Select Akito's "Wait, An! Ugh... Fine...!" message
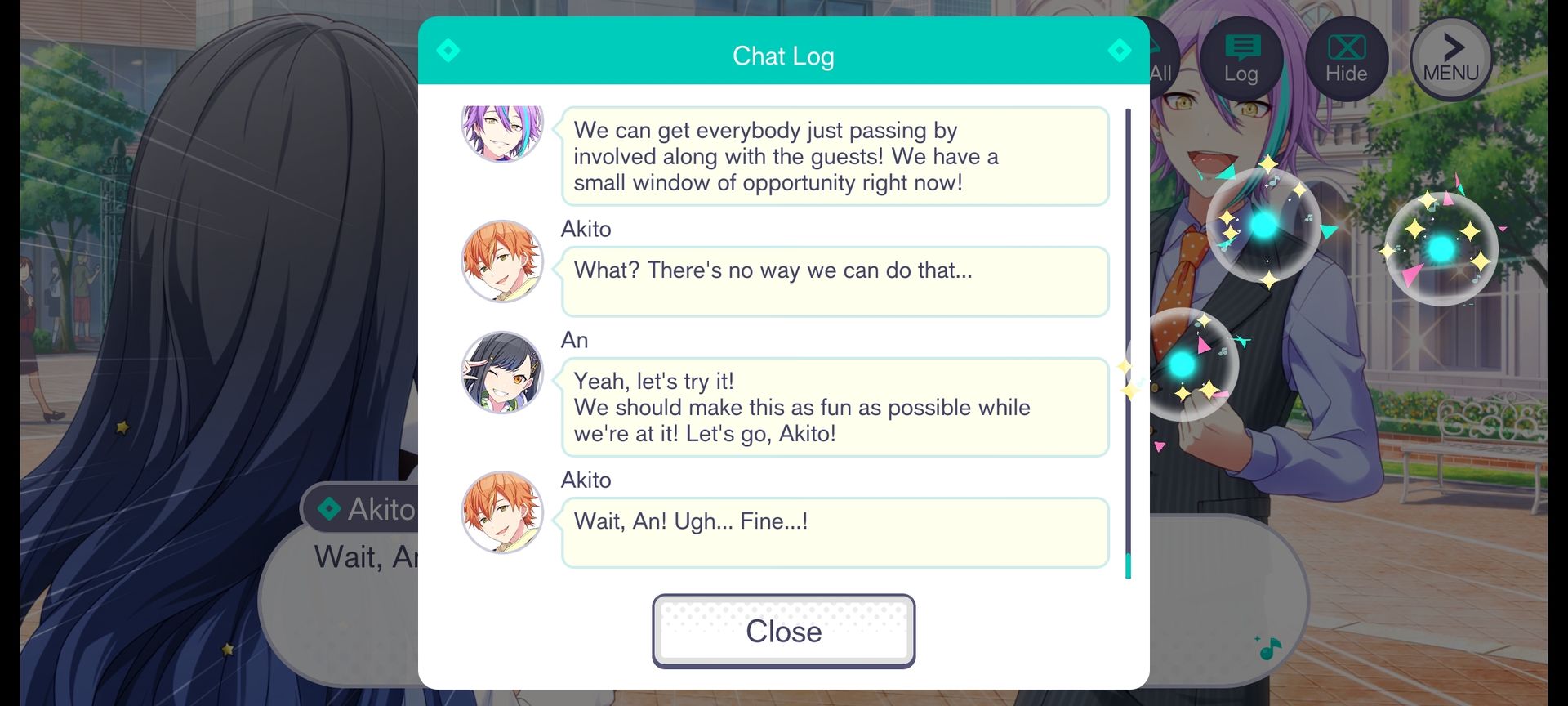Screen dimensions: 1568x706 [x=834, y=532]
